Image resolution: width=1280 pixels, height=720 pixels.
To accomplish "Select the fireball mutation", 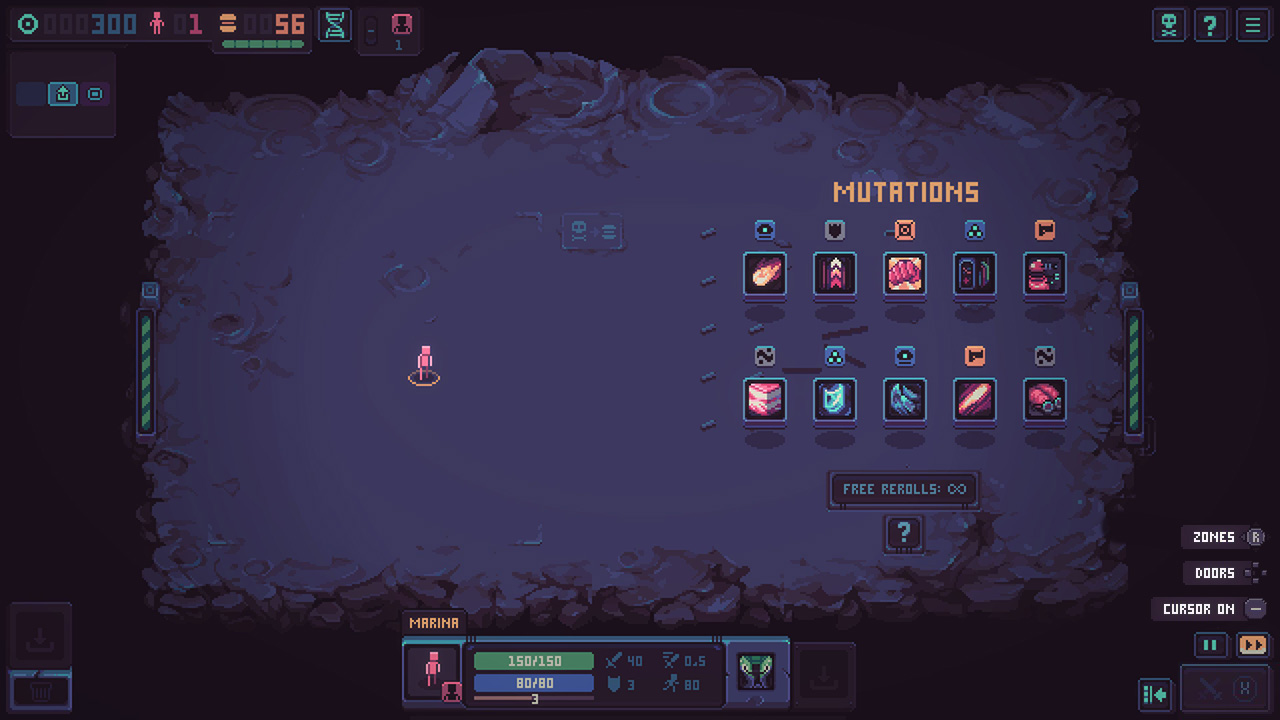I will 765,275.
